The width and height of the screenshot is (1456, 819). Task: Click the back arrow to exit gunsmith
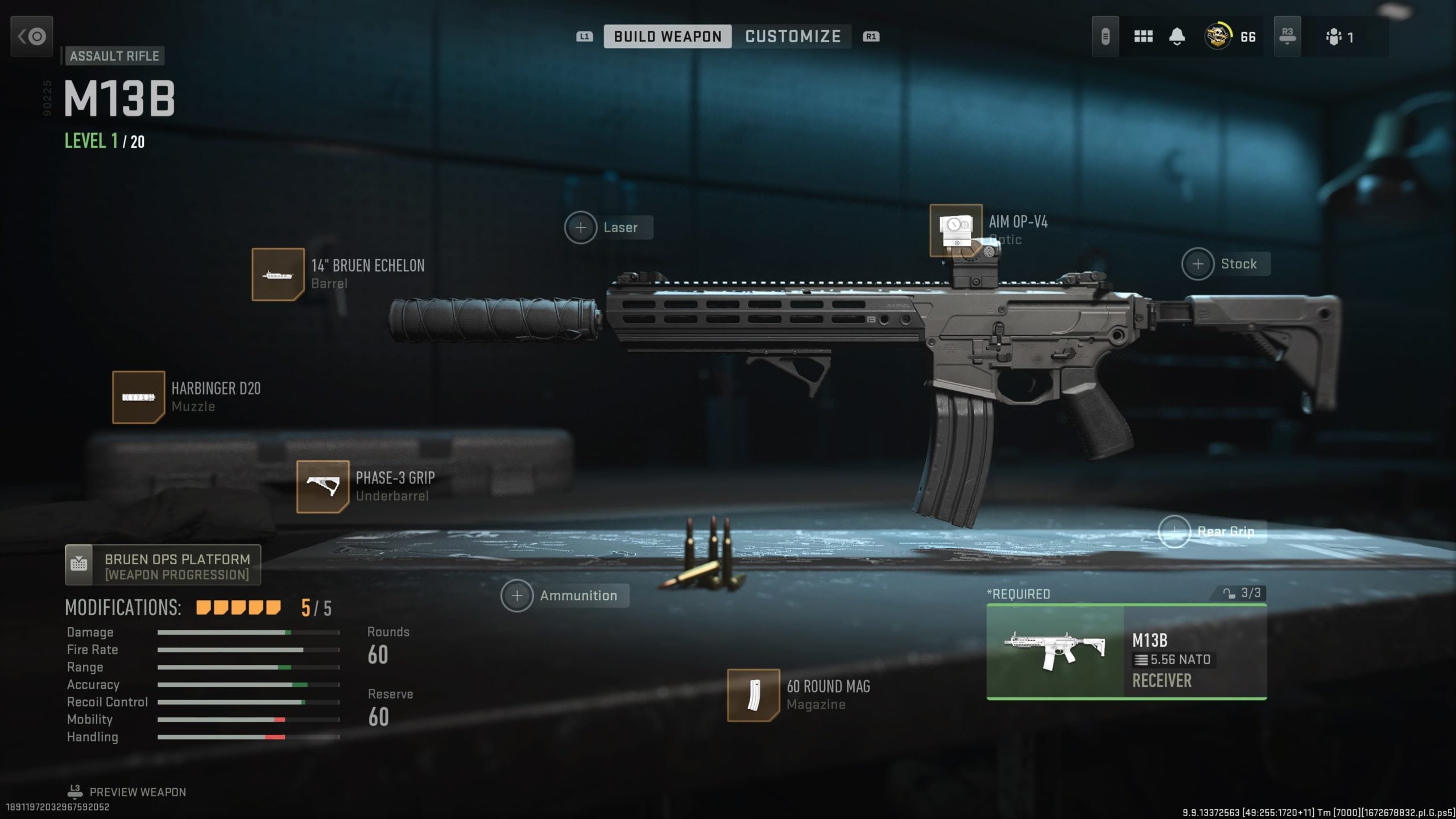coord(31,36)
